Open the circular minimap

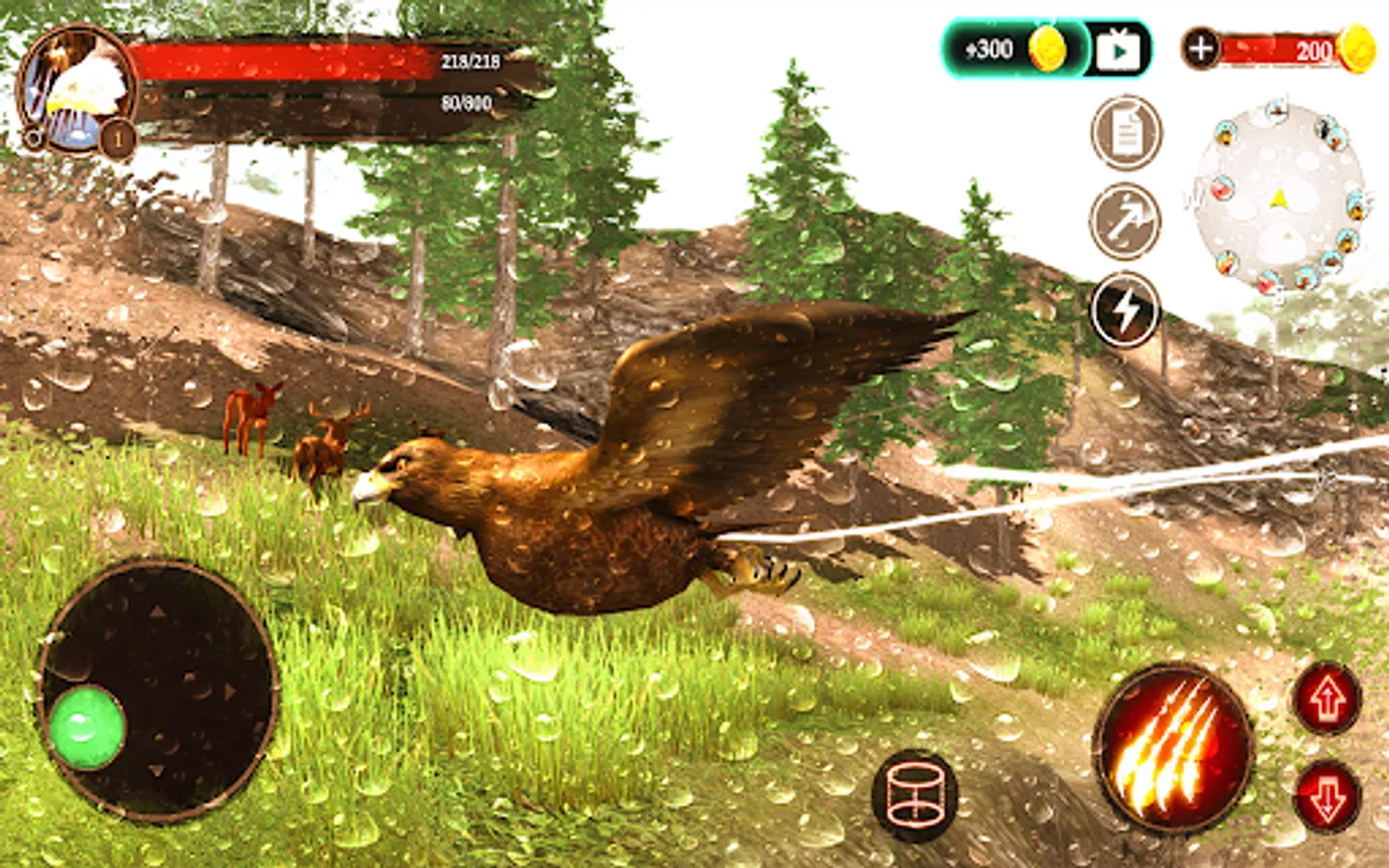pyautogui.click(x=1279, y=199)
